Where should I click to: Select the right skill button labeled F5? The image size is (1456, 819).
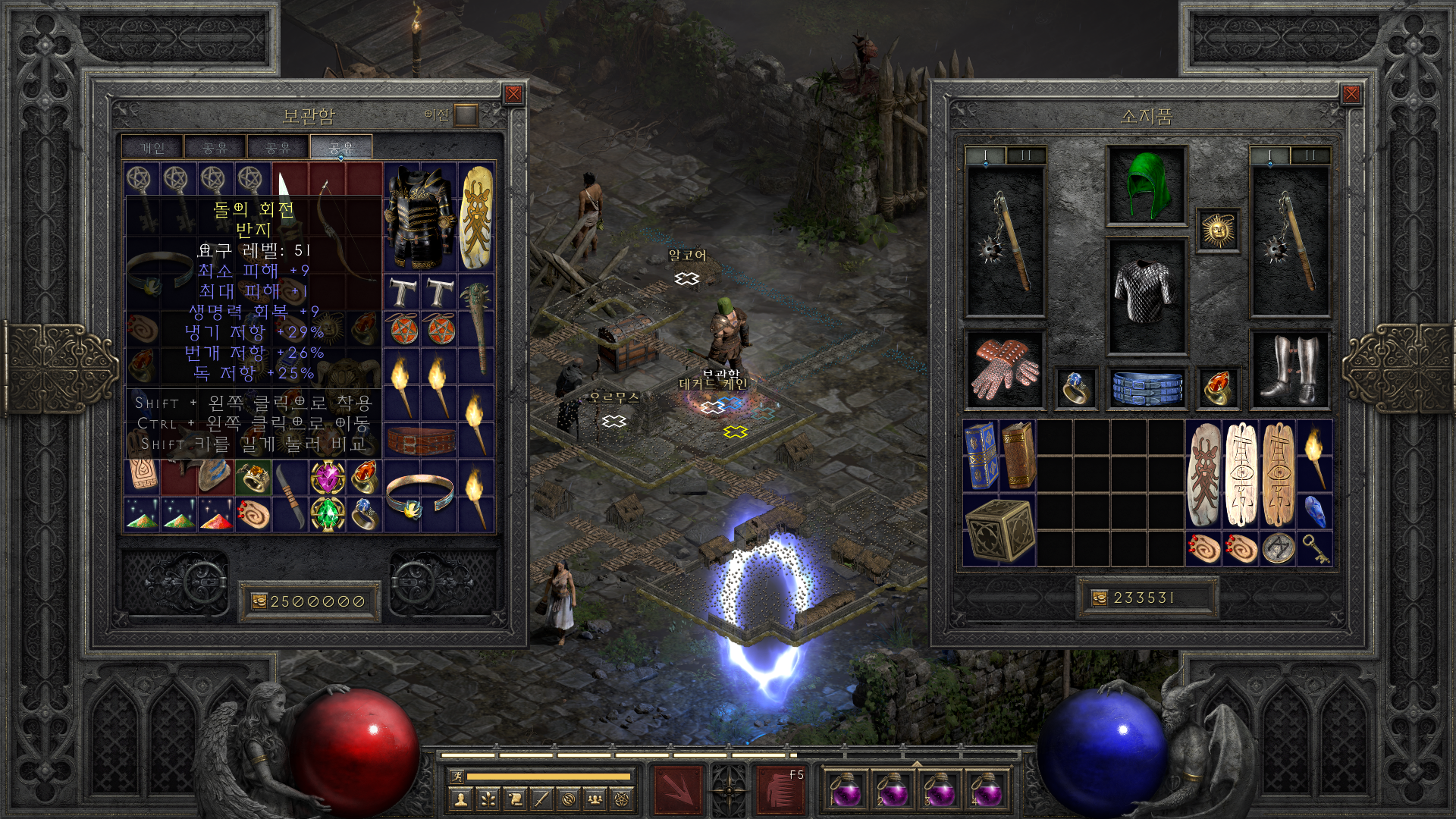(781, 790)
